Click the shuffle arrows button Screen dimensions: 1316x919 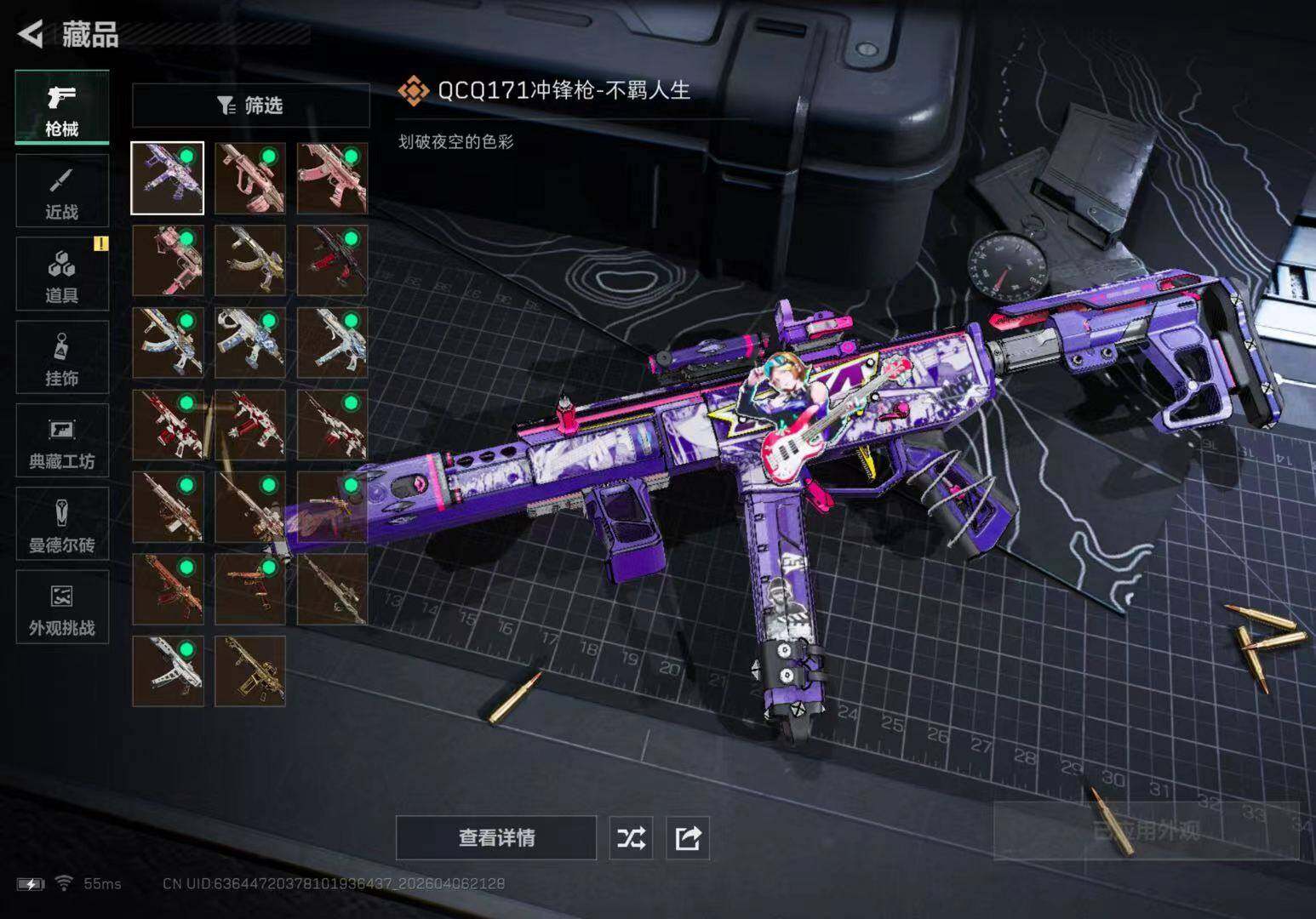[x=631, y=838]
